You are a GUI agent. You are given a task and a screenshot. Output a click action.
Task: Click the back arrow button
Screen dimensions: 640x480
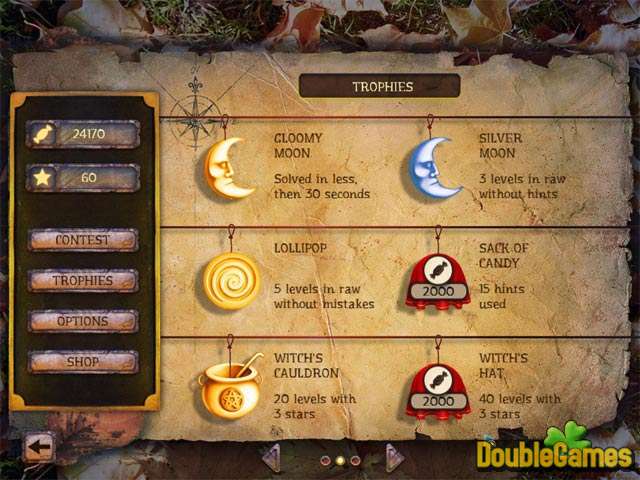pos(39,447)
